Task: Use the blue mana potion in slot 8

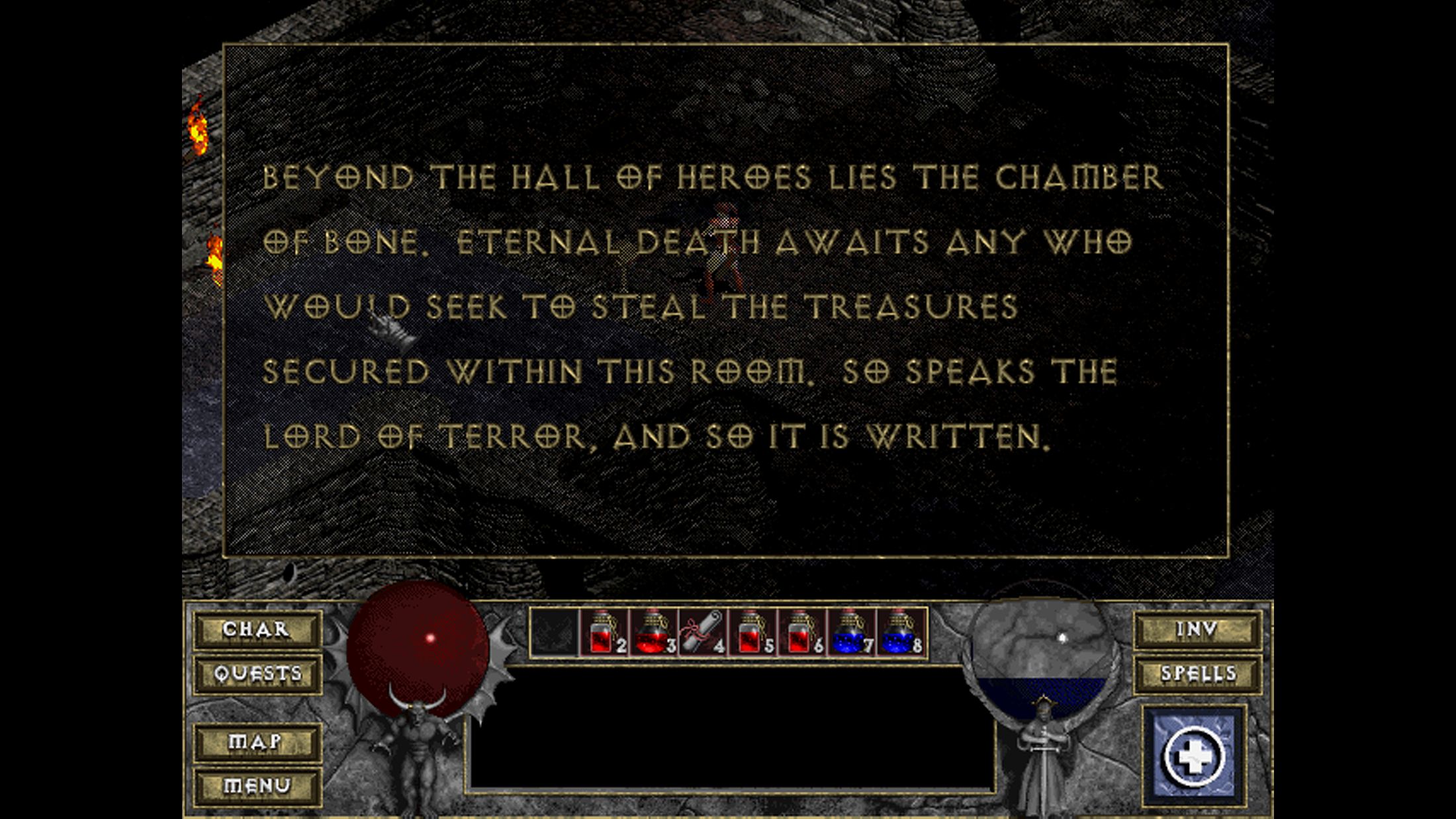Action: click(900, 633)
